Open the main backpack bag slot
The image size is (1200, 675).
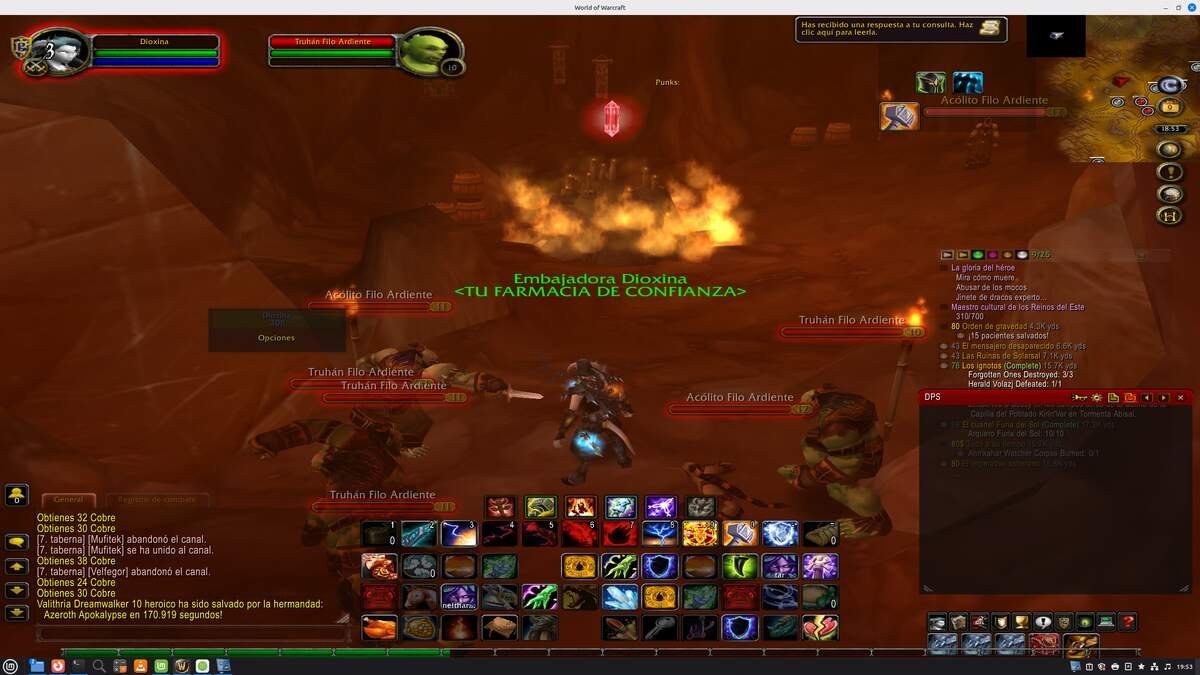point(1081,645)
